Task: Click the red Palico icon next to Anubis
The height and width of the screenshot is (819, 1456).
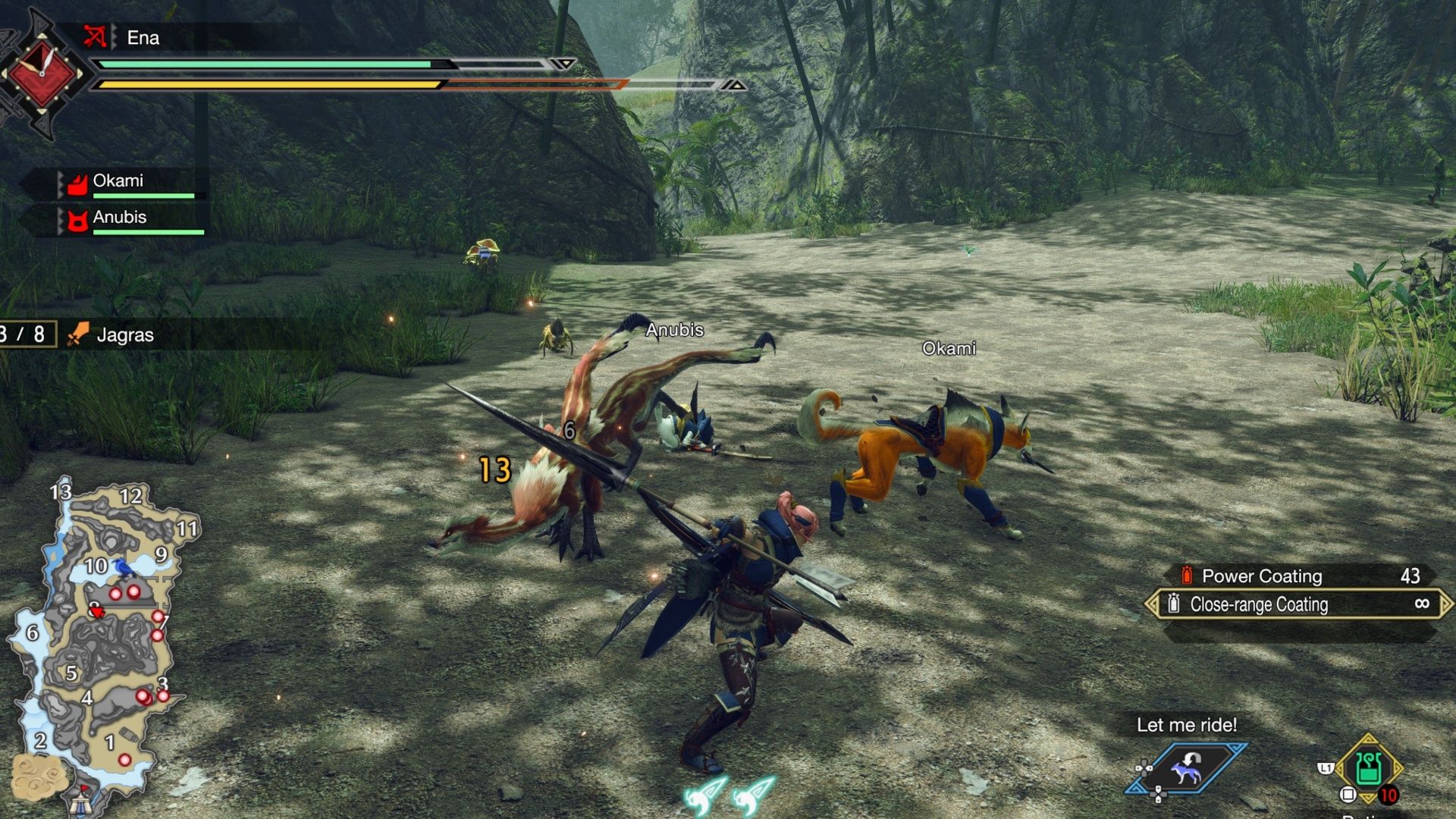Action: tap(79, 221)
